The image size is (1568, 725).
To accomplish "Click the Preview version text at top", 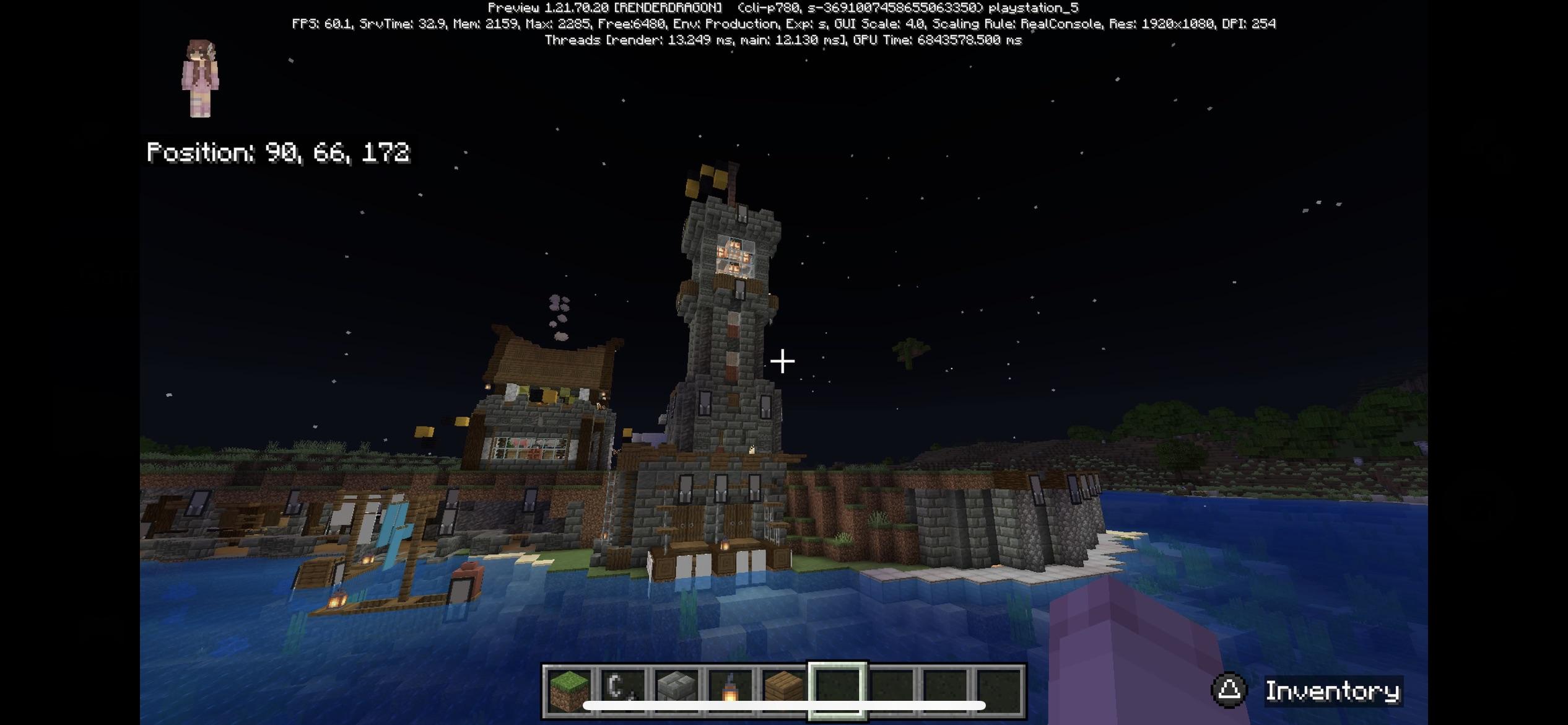I will (783, 8).
